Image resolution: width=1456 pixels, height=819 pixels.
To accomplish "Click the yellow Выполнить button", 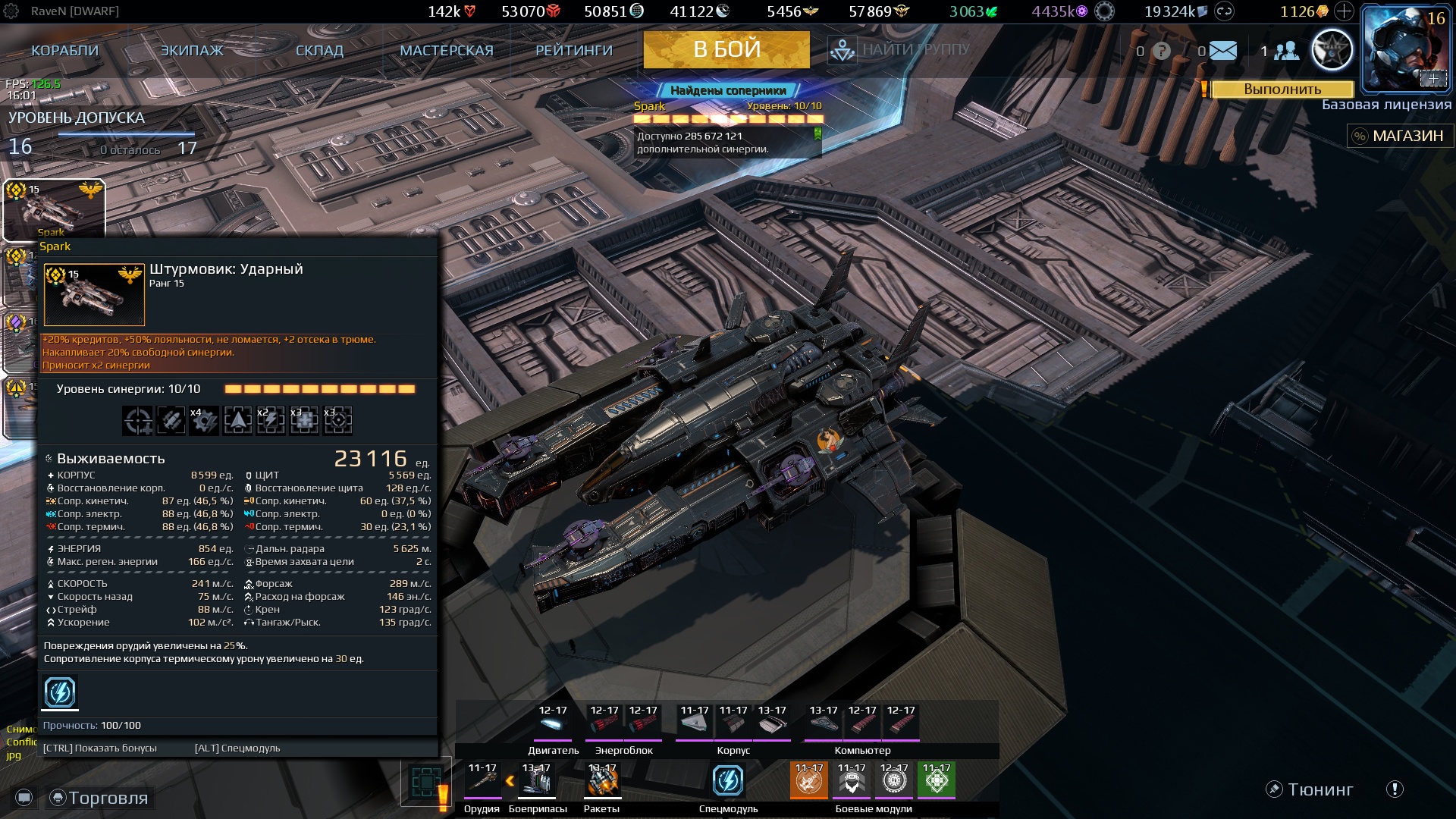I will pyautogui.click(x=1282, y=89).
